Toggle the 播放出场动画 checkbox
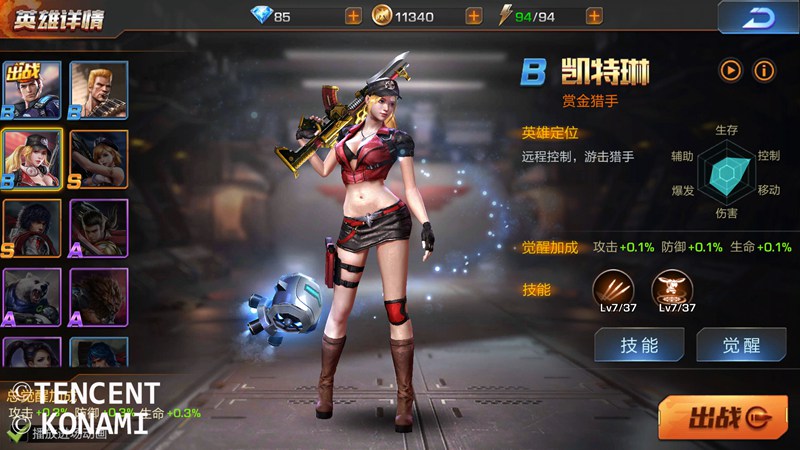Image resolution: width=800 pixels, height=450 pixels. click(17, 434)
